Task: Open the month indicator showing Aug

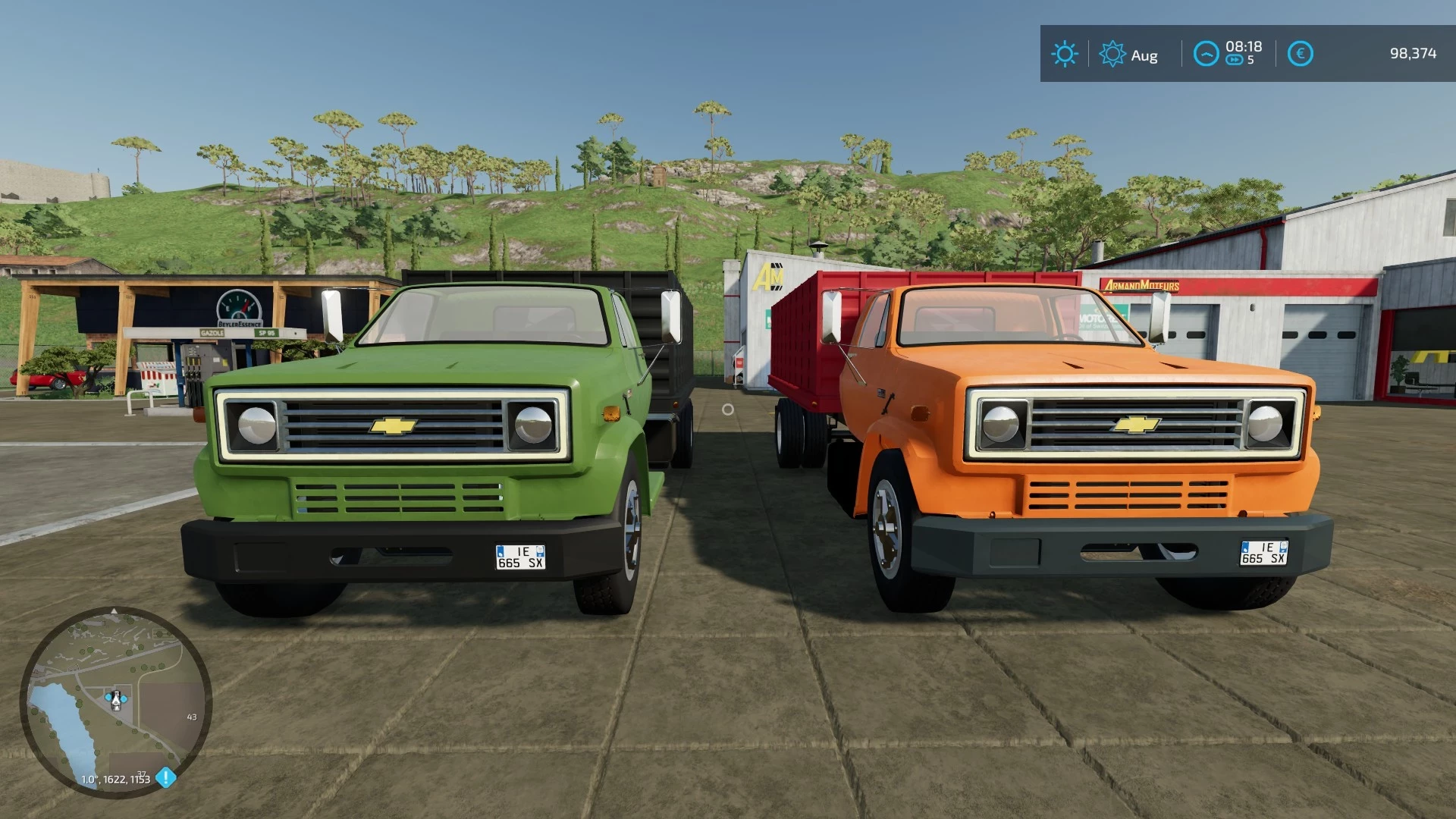Action: [1144, 55]
